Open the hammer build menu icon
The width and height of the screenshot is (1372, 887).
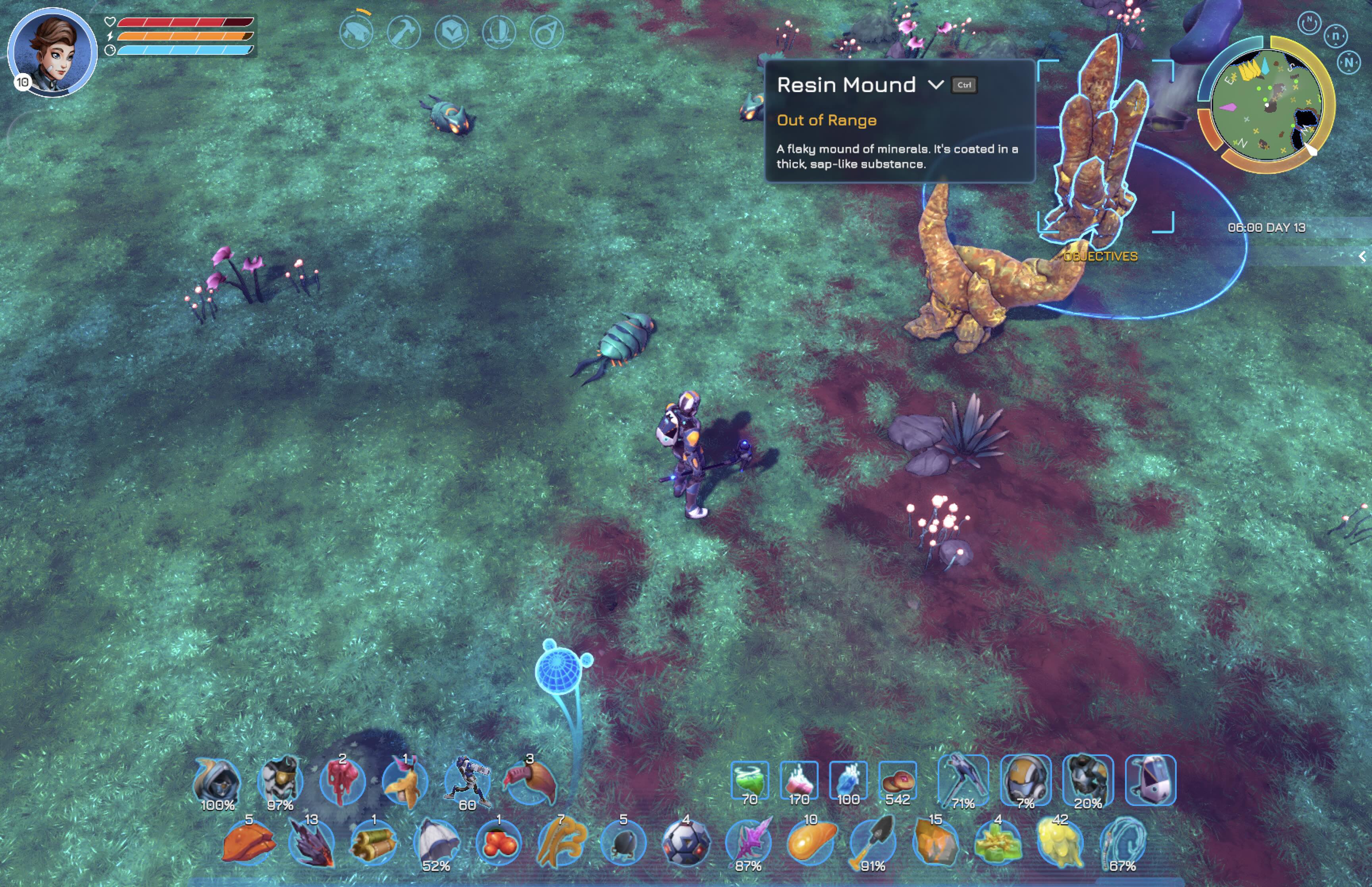pos(404,32)
